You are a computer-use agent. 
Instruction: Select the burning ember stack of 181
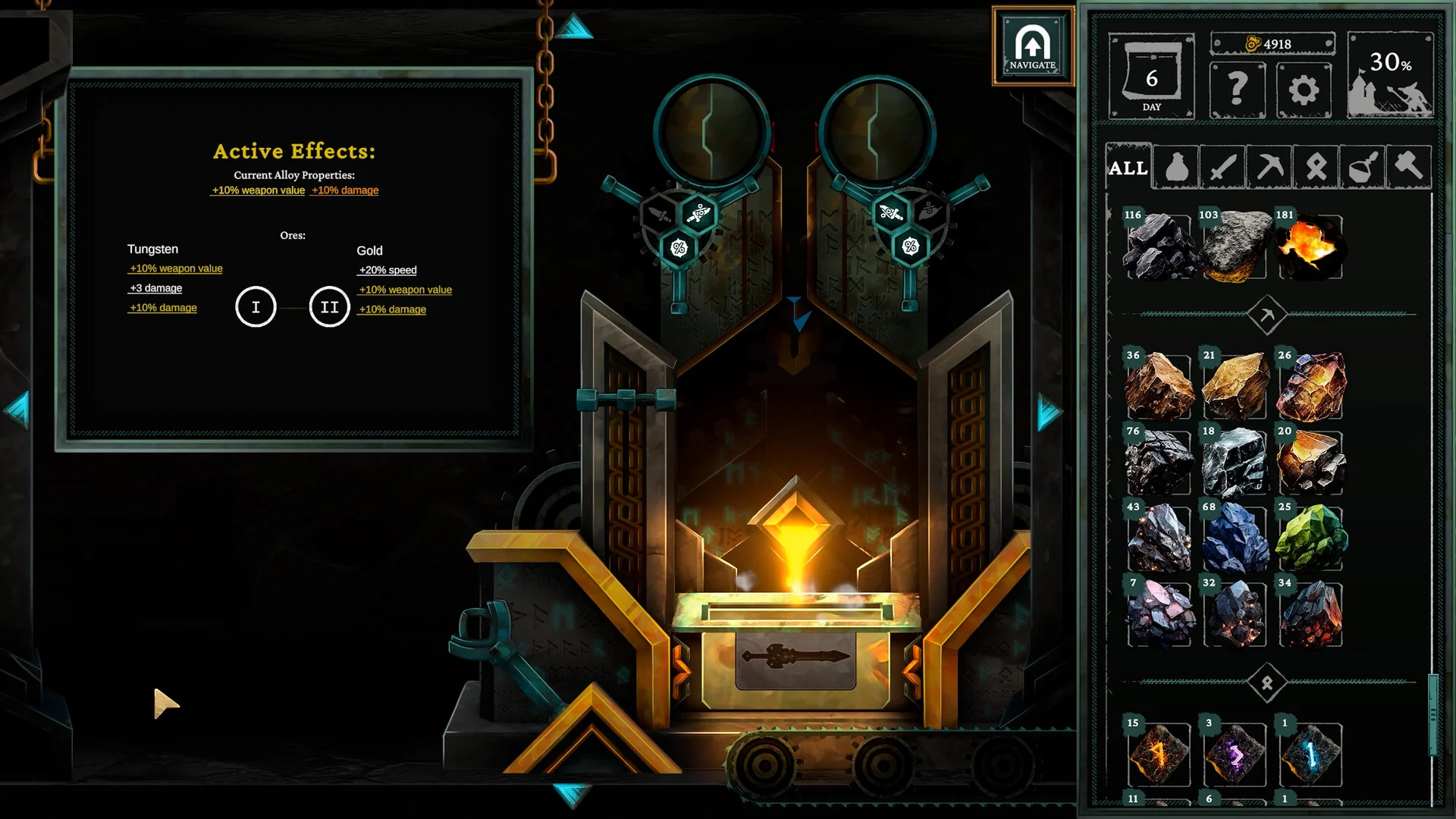click(x=1310, y=246)
